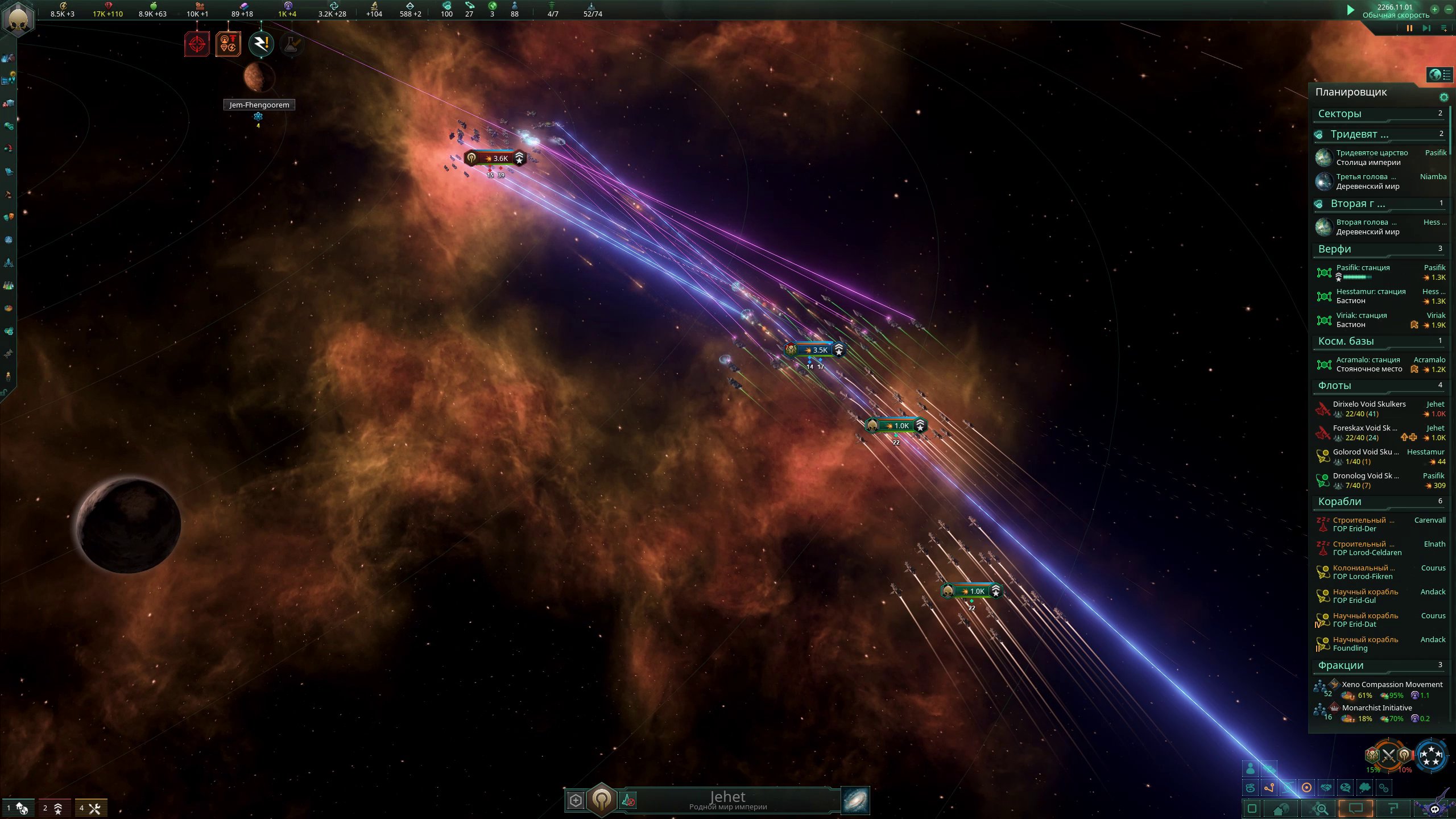The width and height of the screenshot is (1456, 819).
Task: Open outliner settings gear icon
Action: [x=1443, y=97]
